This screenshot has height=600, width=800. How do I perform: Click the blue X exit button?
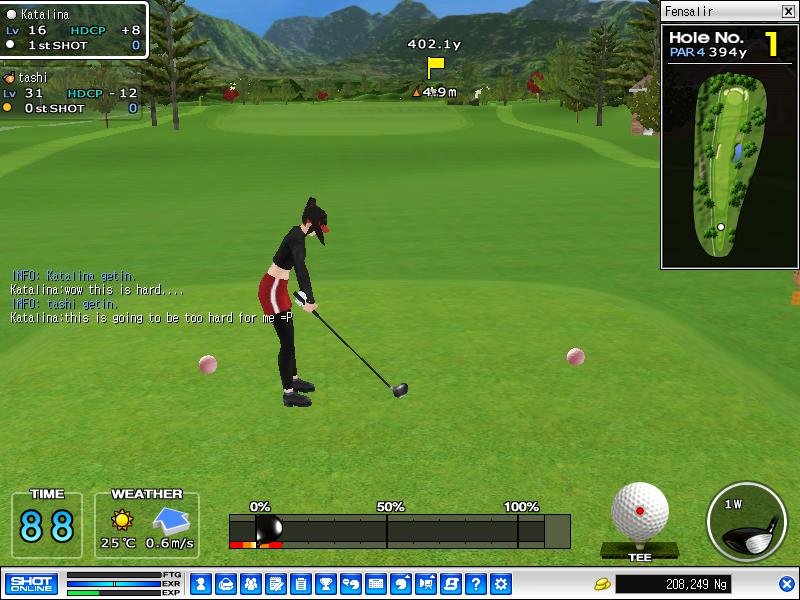tap(787, 583)
